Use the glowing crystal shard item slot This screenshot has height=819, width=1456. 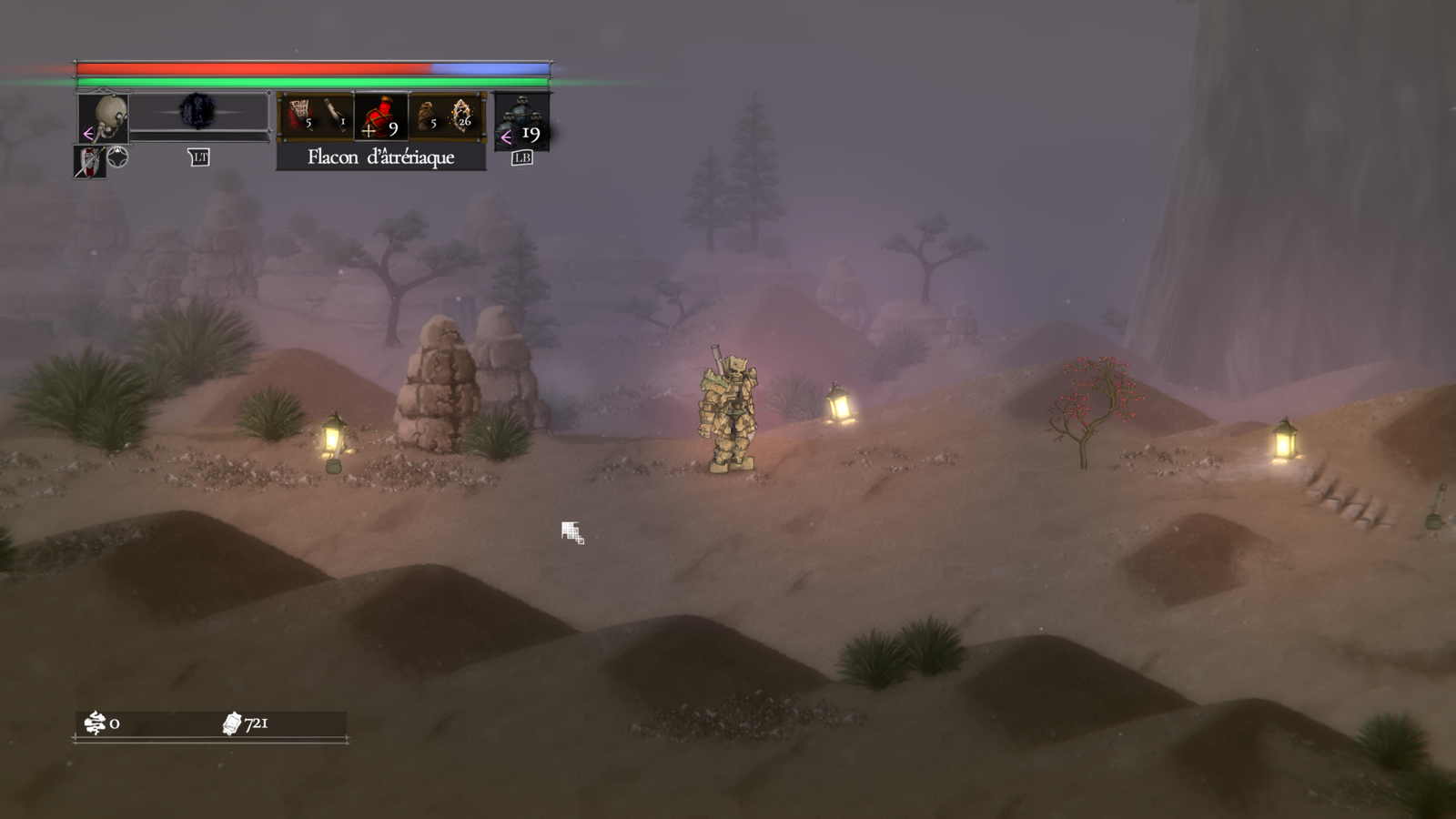462,116
